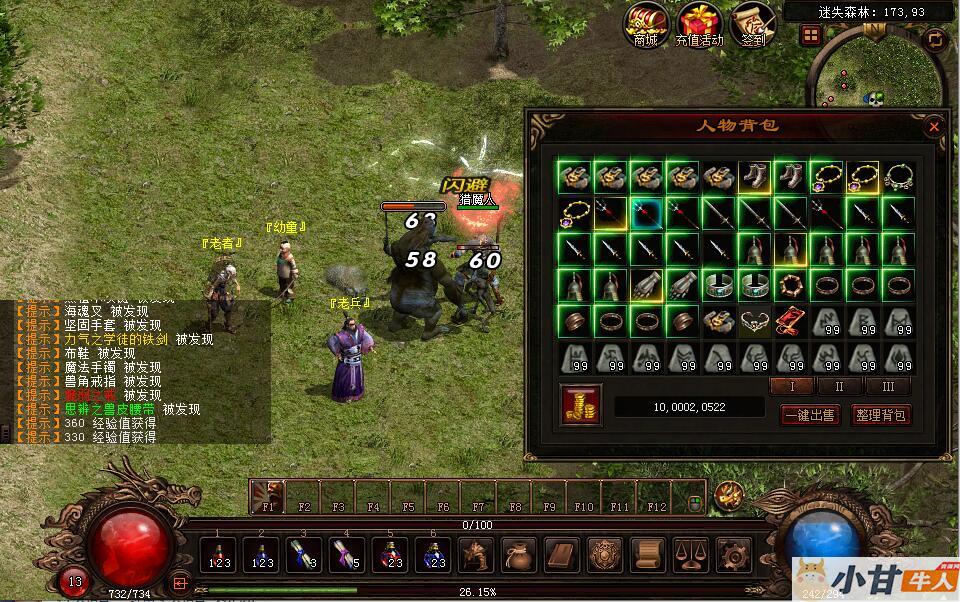The width and height of the screenshot is (960, 602).
Task: Close the character backpack window
Action: 934,127
